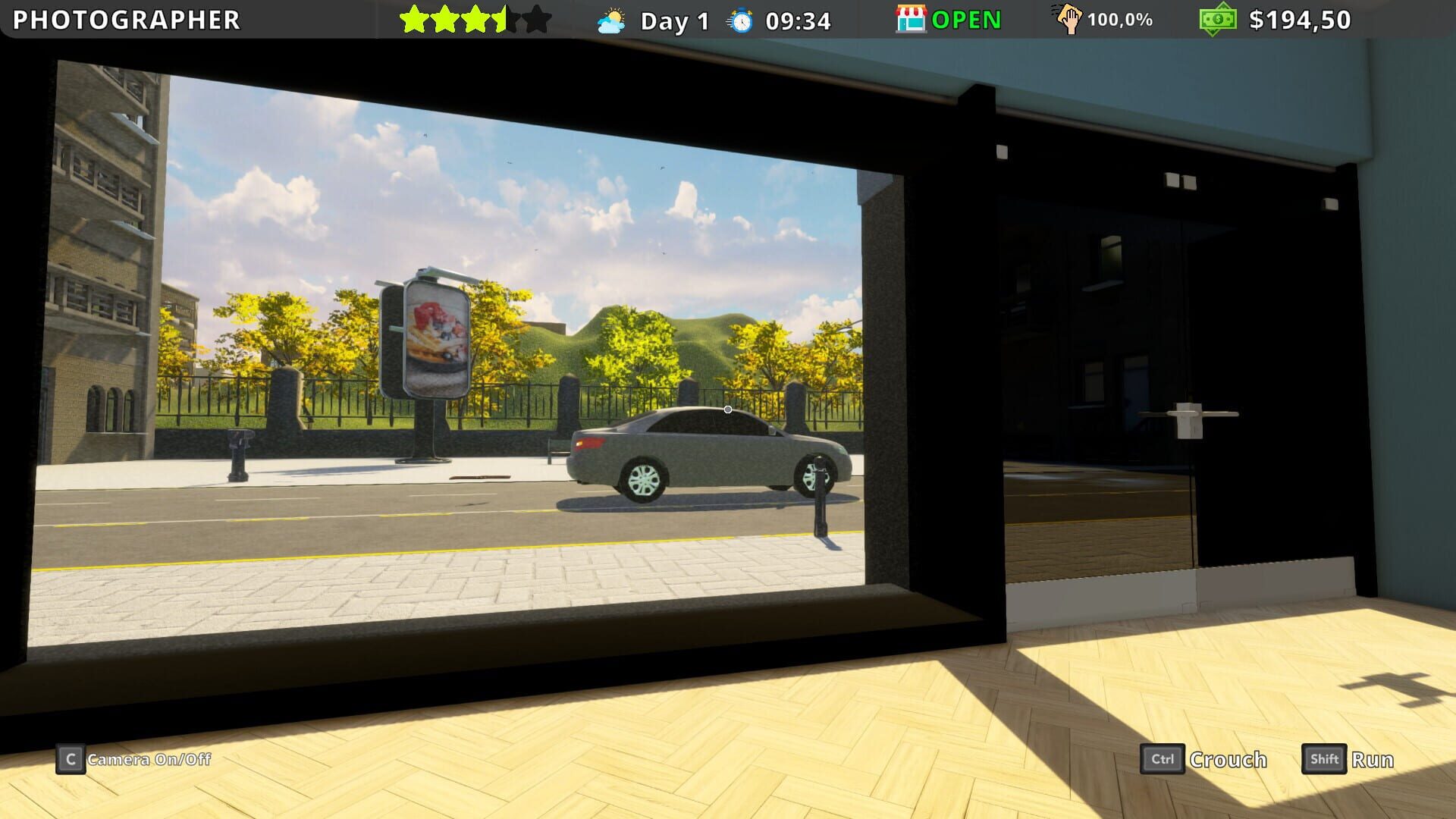Image resolution: width=1456 pixels, height=819 pixels.
Task: Click the weather icon showing partly cloudy
Action: (611, 19)
